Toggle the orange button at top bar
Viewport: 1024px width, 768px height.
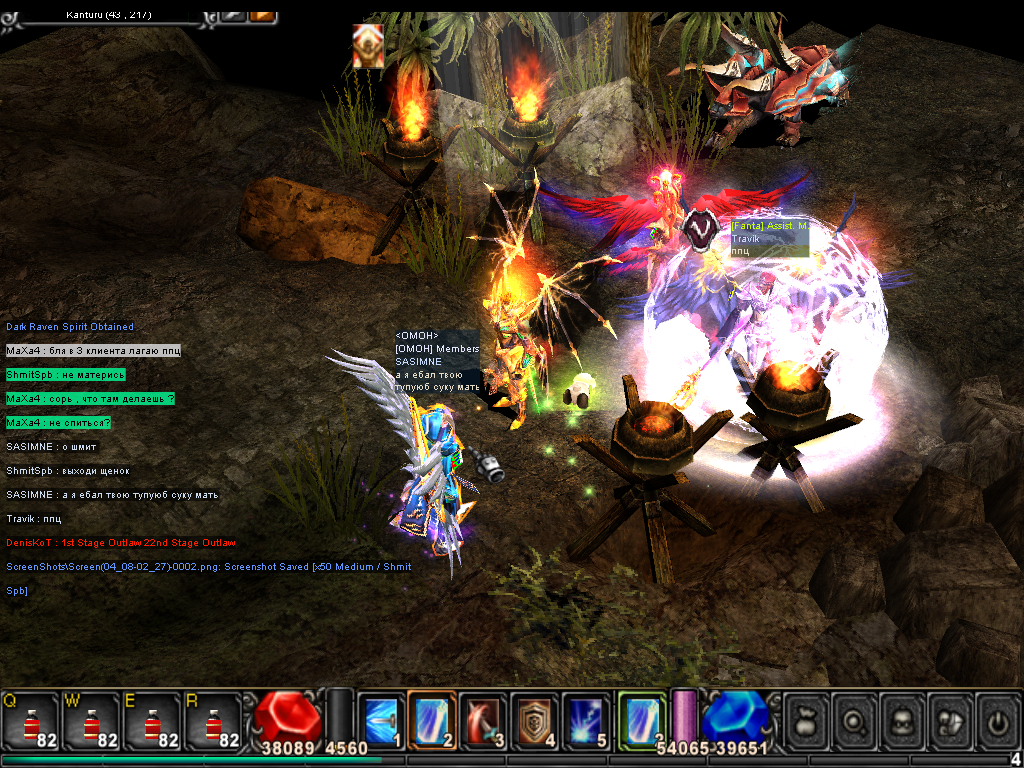[262, 15]
